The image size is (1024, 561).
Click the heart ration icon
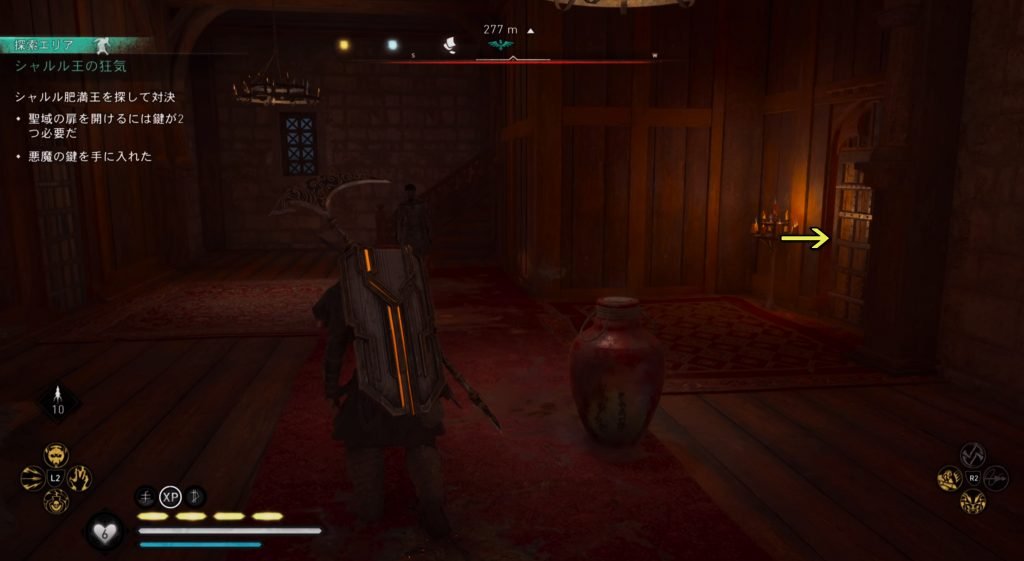pyautogui.click(x=106, y=533)
